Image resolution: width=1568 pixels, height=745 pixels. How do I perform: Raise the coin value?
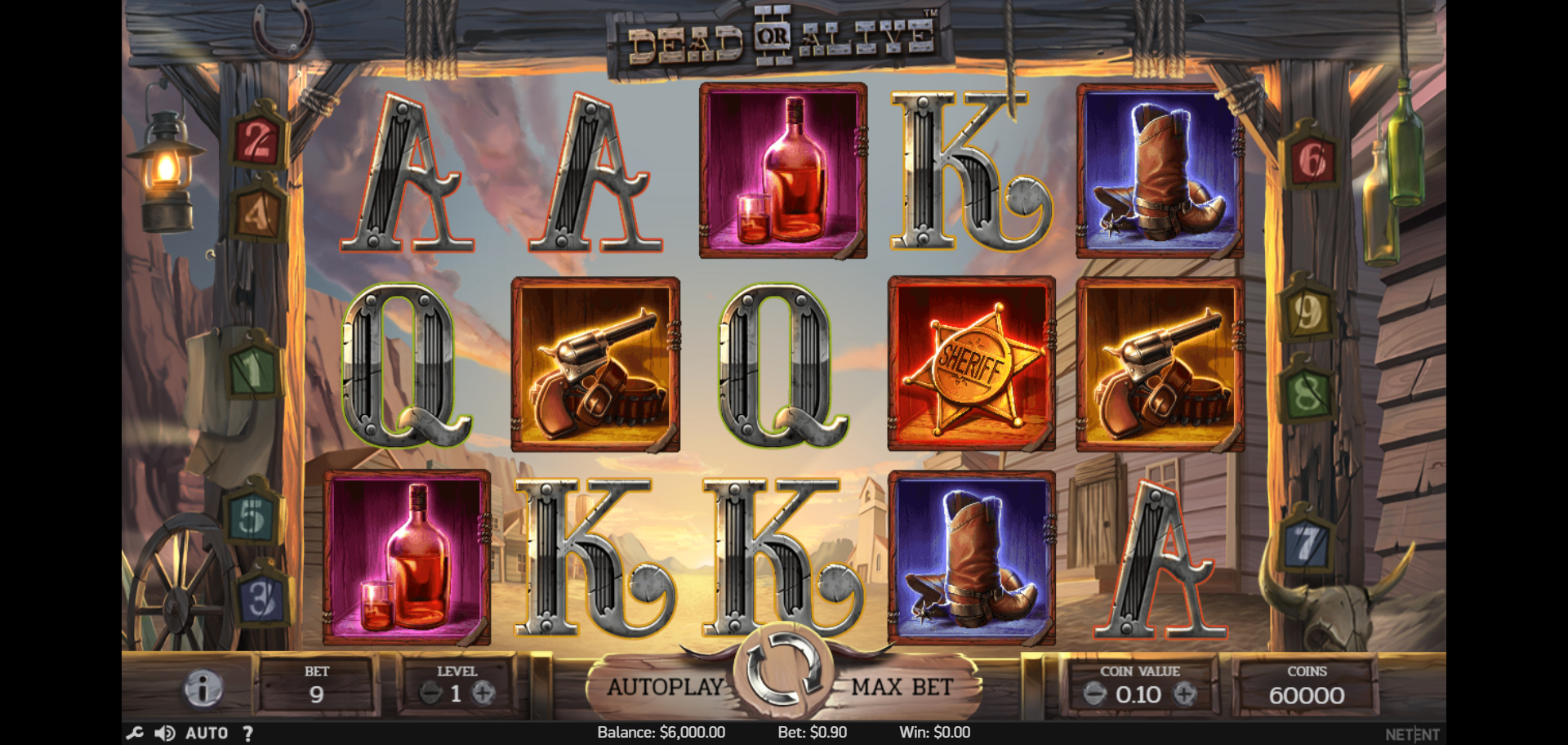click(1184, 694)
